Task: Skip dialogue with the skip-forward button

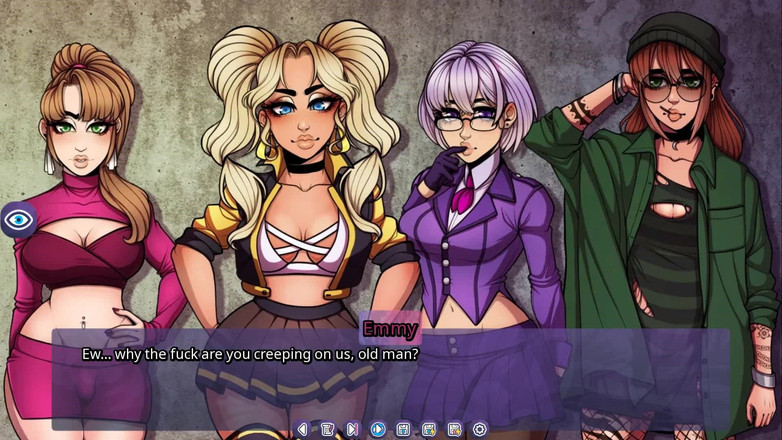Action: (x=352, y=429)
